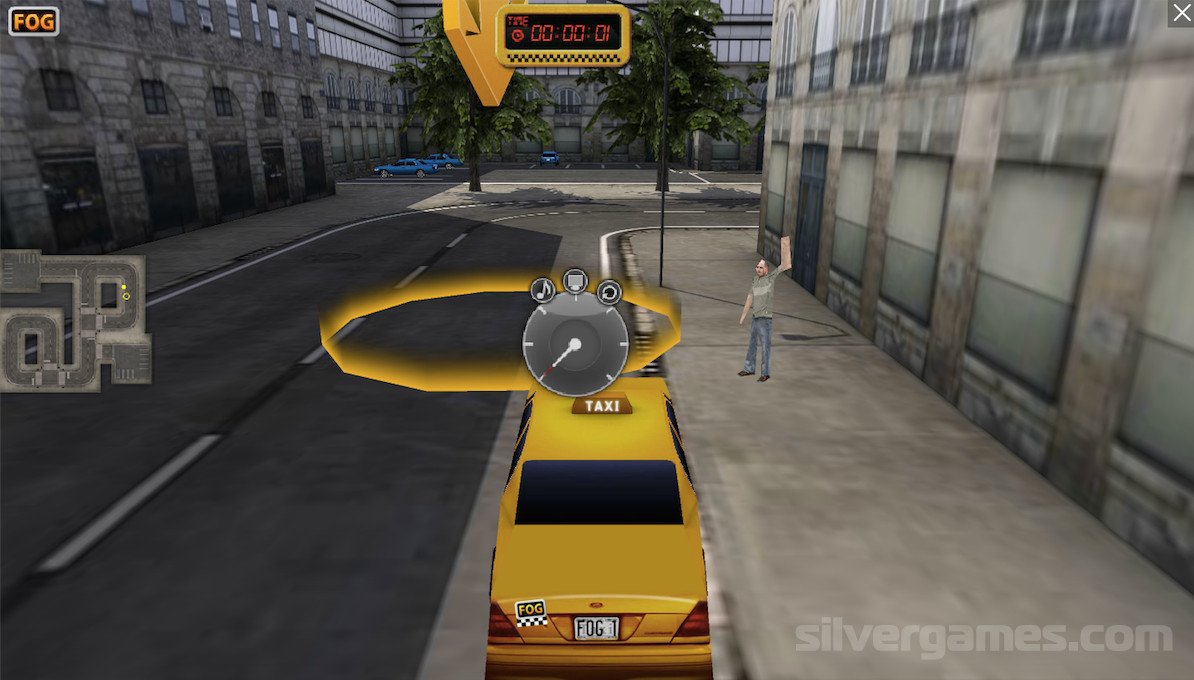Screen dimensions: 1194x680
Task: Toggle the music note sound button
Action: (x=542, y=291)
